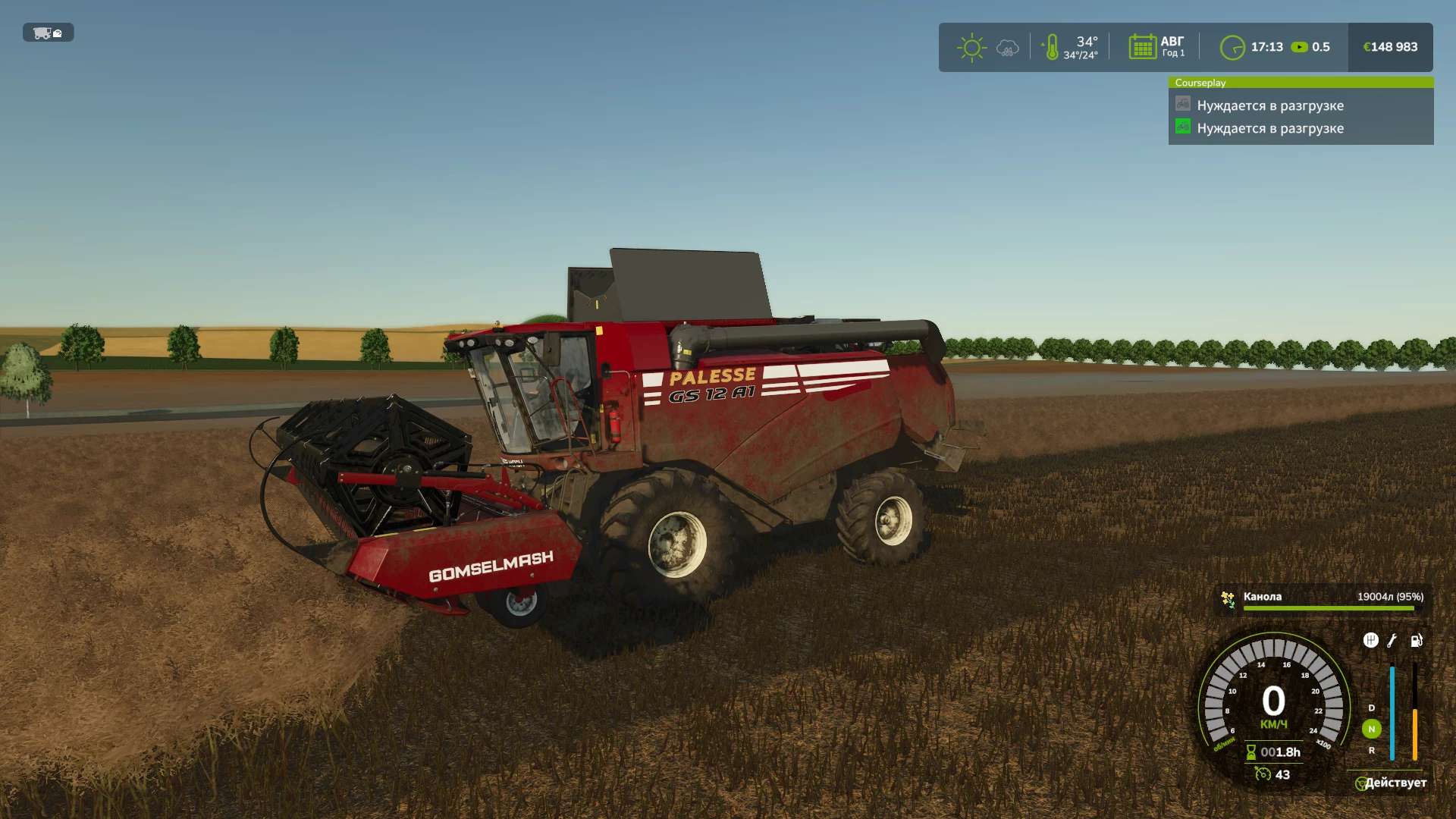Click the sunny weather icon

(971, 48)
